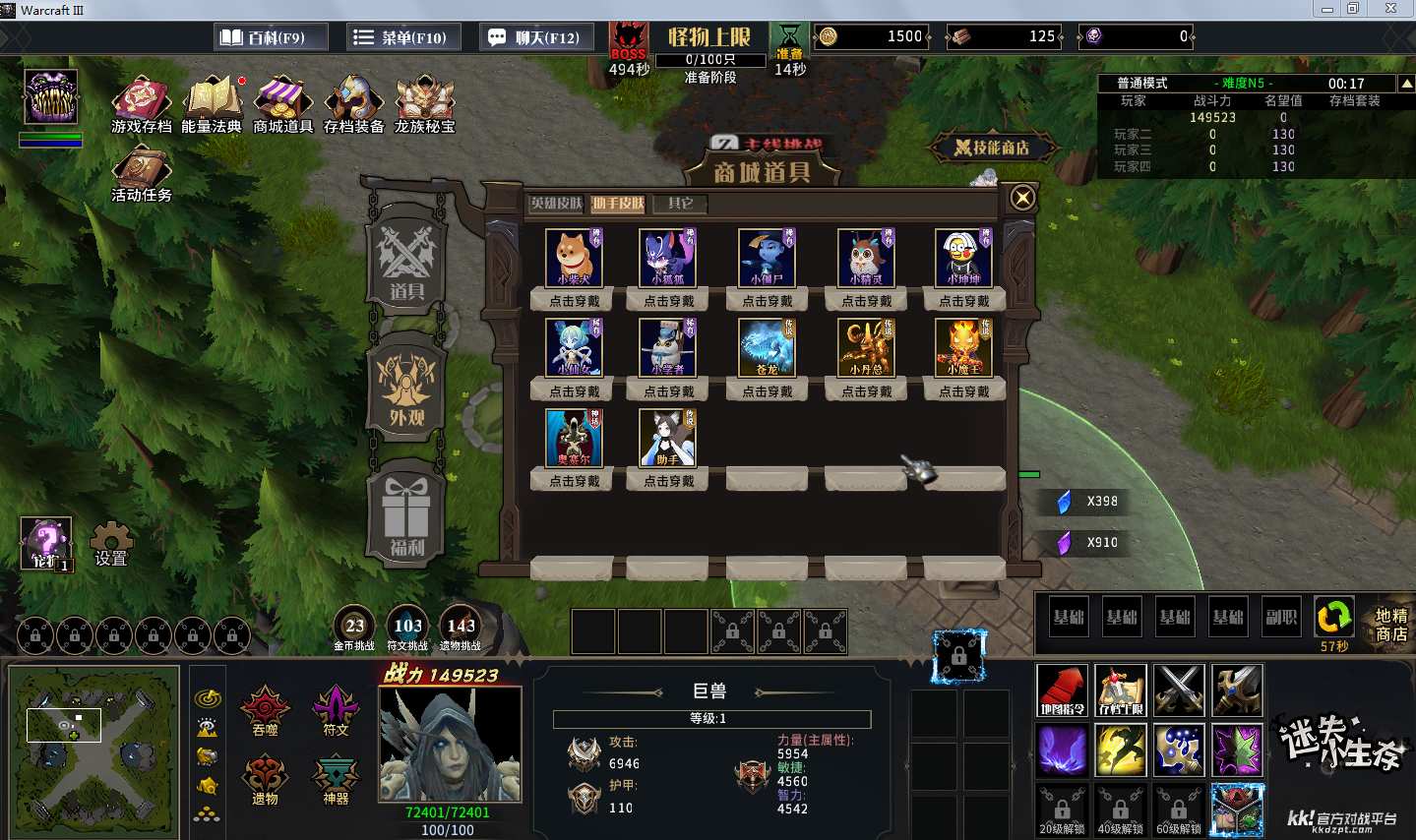Click the green-yellow refresh arrows icon
The image size is (1416, 840).
click(1334, 618)
